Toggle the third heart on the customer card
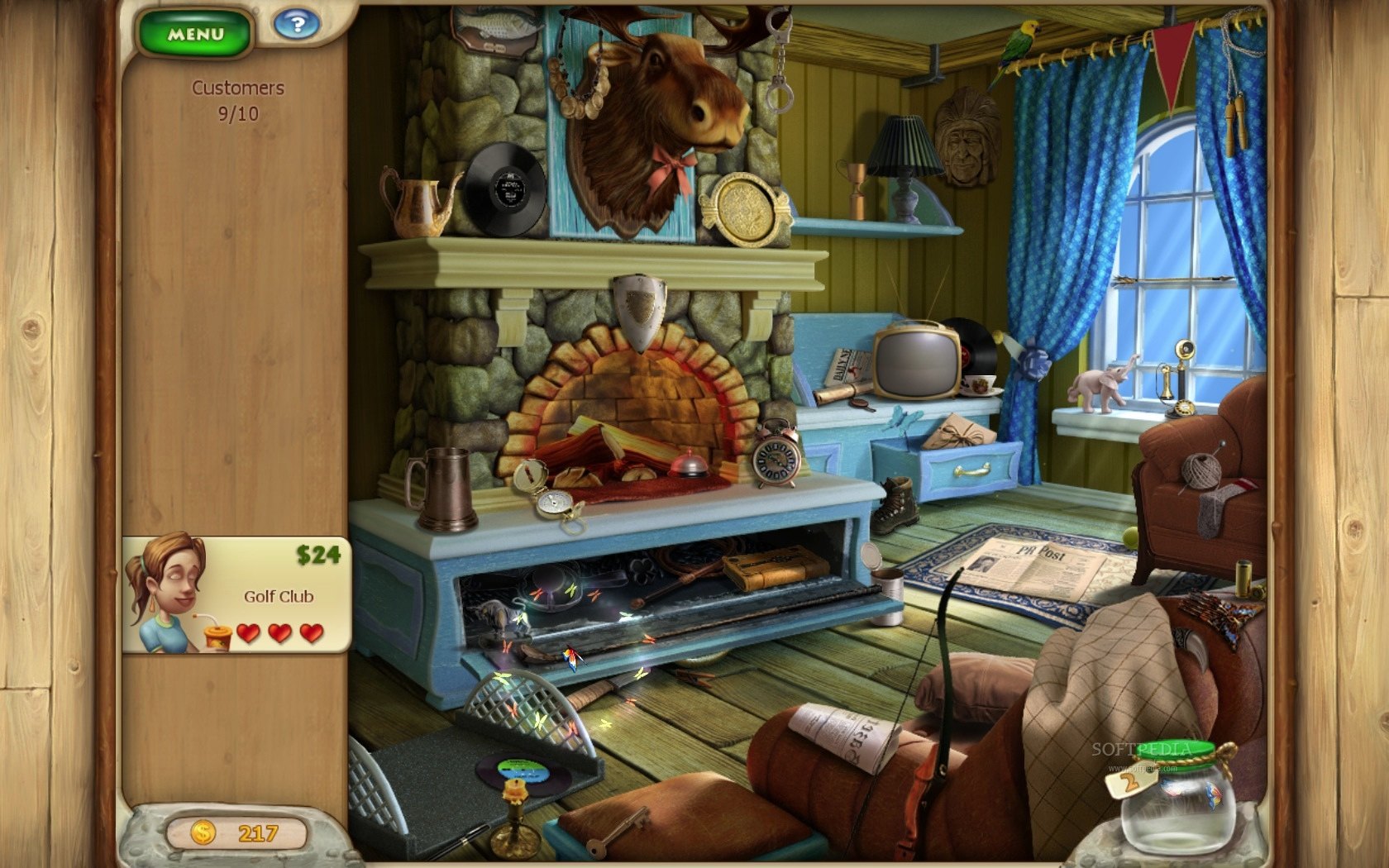 [311, 635]
